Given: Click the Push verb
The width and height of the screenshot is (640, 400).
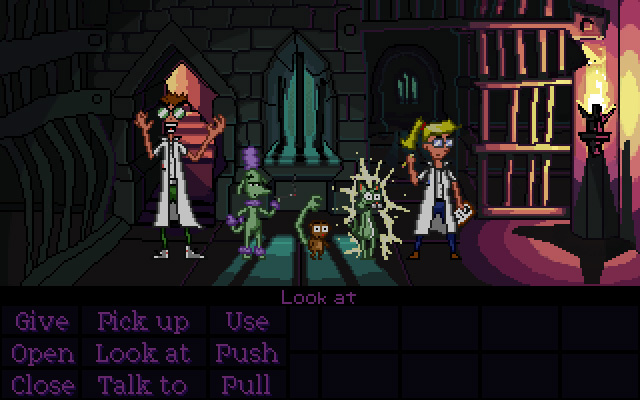Looking at the screenshot, I should [x=246, y=354].
